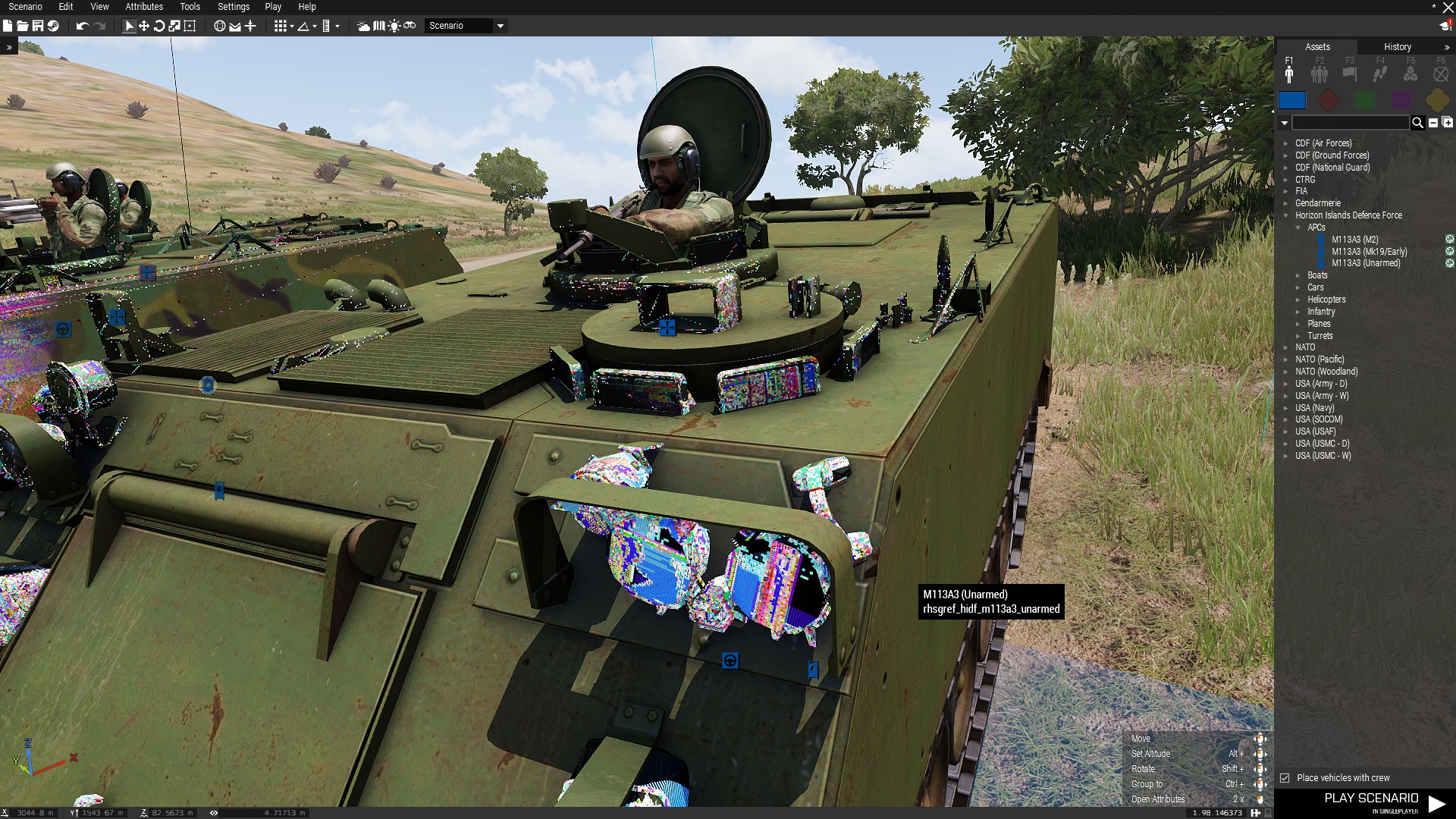Activate the rotation widget tool
Screen dimensions: 1456x819
click(159, 26)
